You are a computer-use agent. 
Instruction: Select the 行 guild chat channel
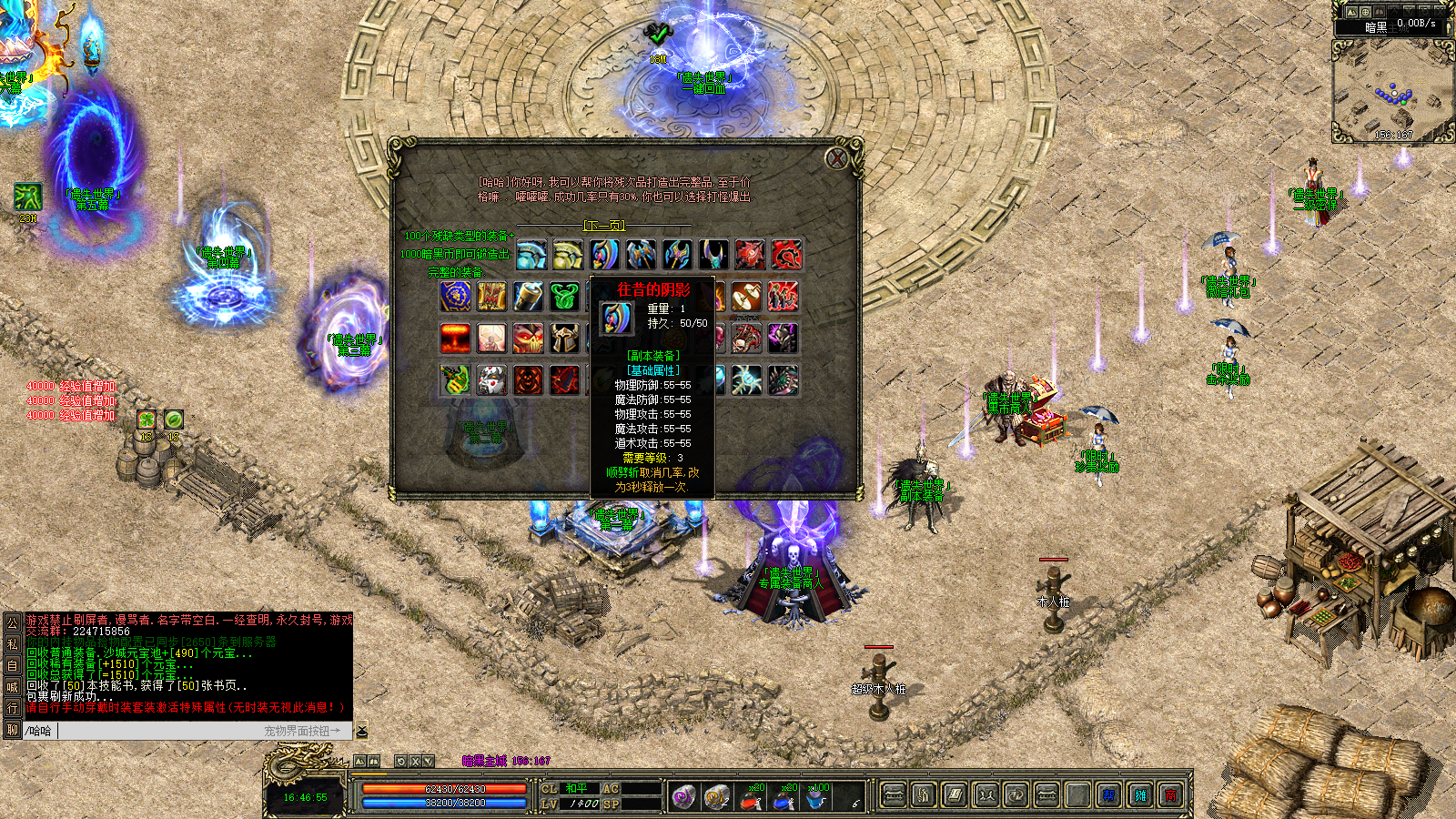click(13, 708)
